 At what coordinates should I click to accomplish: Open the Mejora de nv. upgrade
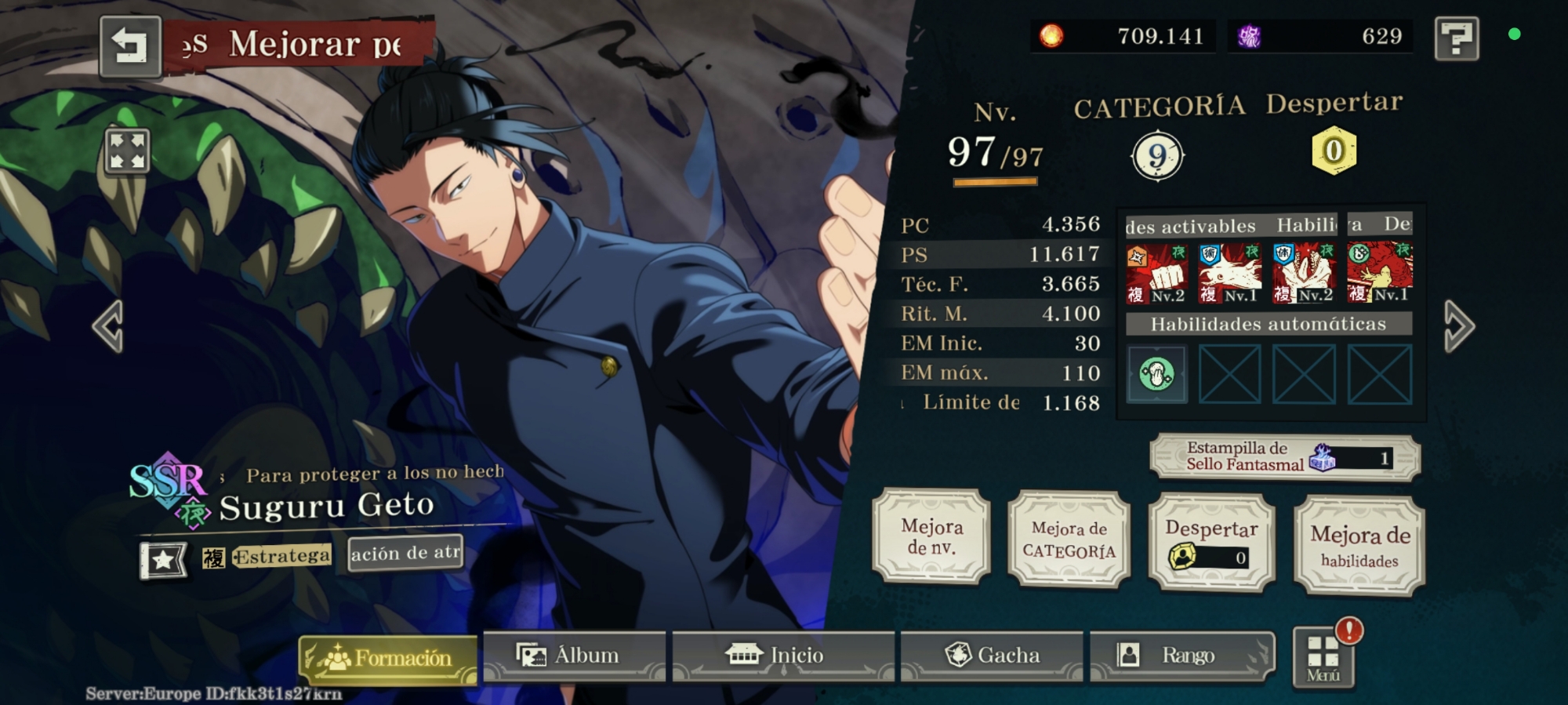tap(931, 537)
